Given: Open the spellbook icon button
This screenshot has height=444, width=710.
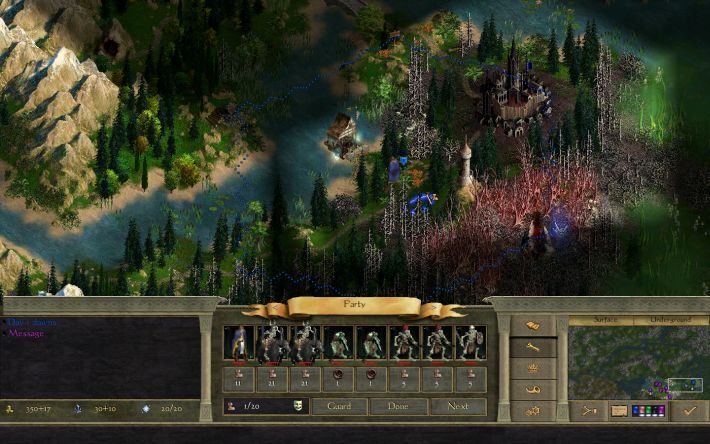Looking at the screenshot, I should pos(533,326).
